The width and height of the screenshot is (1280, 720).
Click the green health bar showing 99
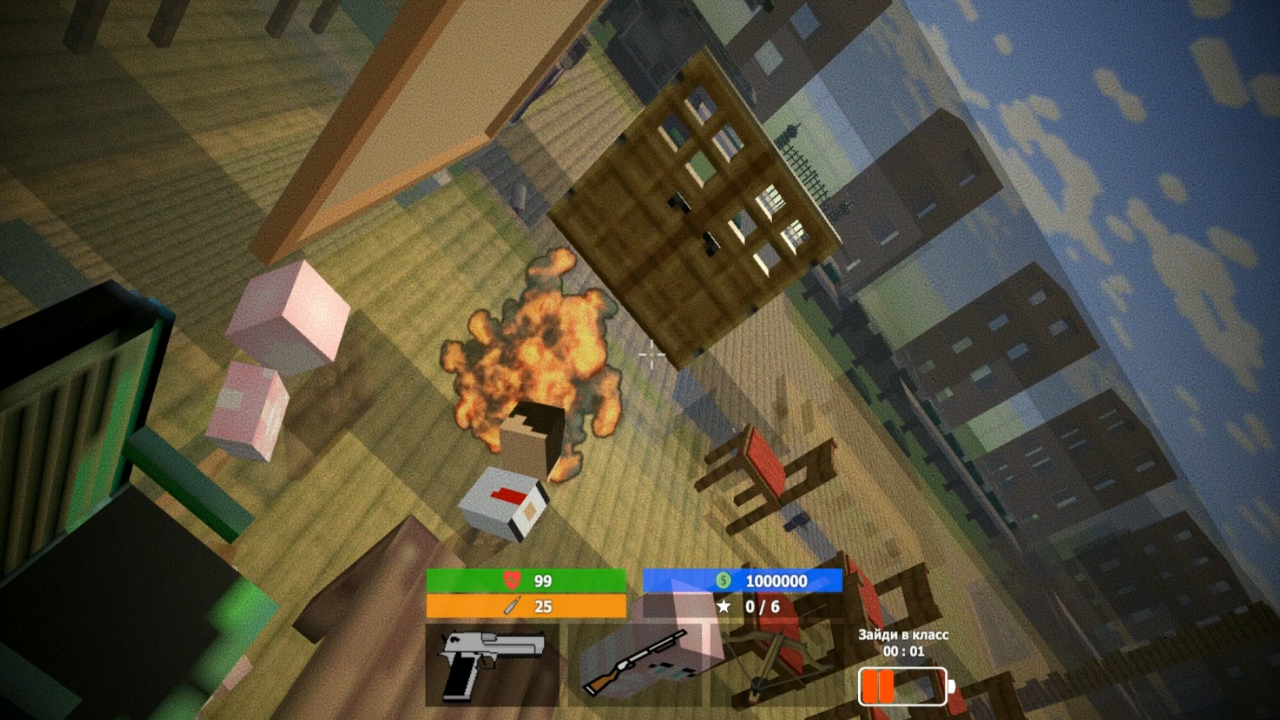pyautogui.click(x=528, y=580)
